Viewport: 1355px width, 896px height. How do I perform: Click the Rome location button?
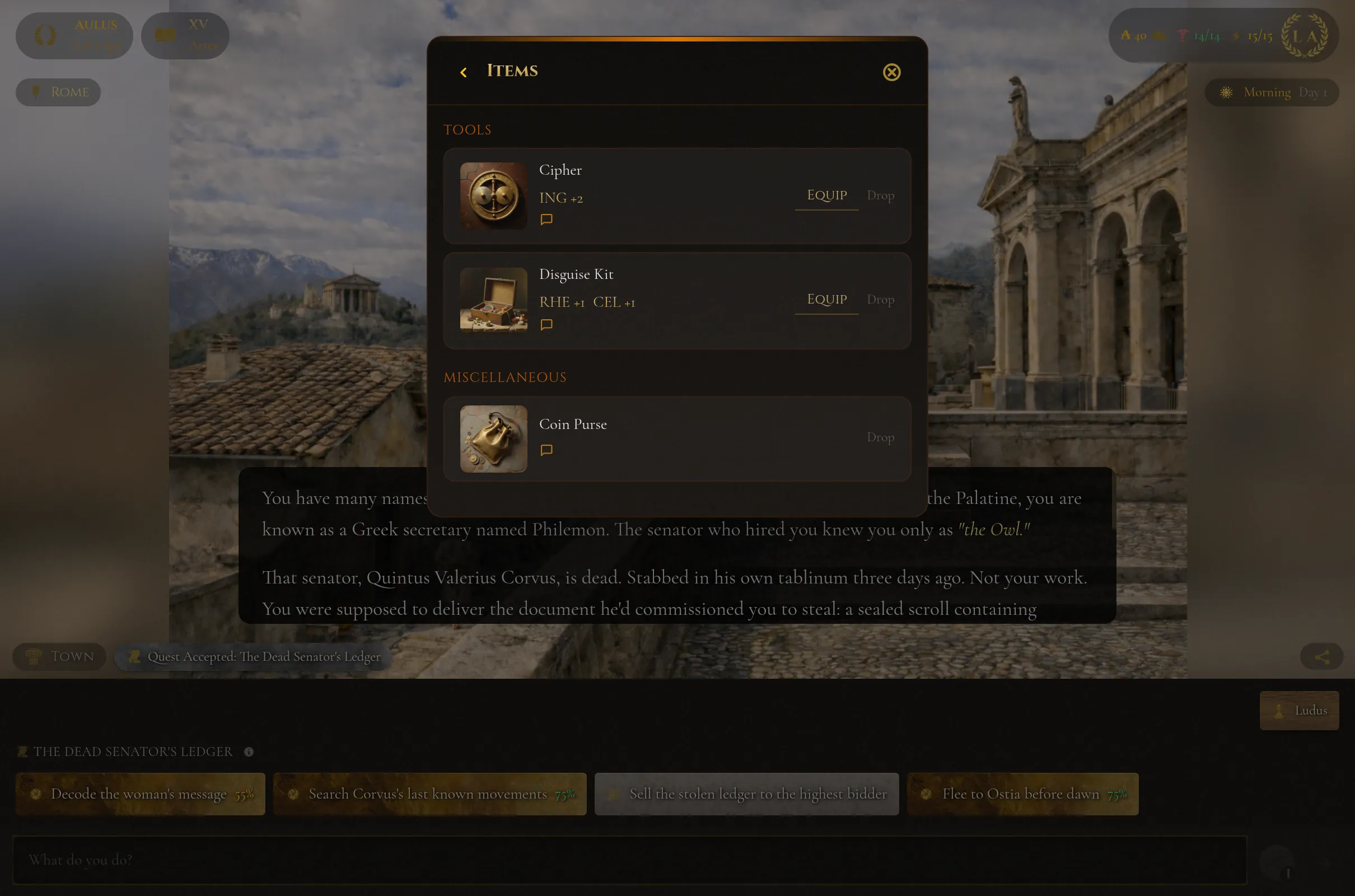click(58, 92)
